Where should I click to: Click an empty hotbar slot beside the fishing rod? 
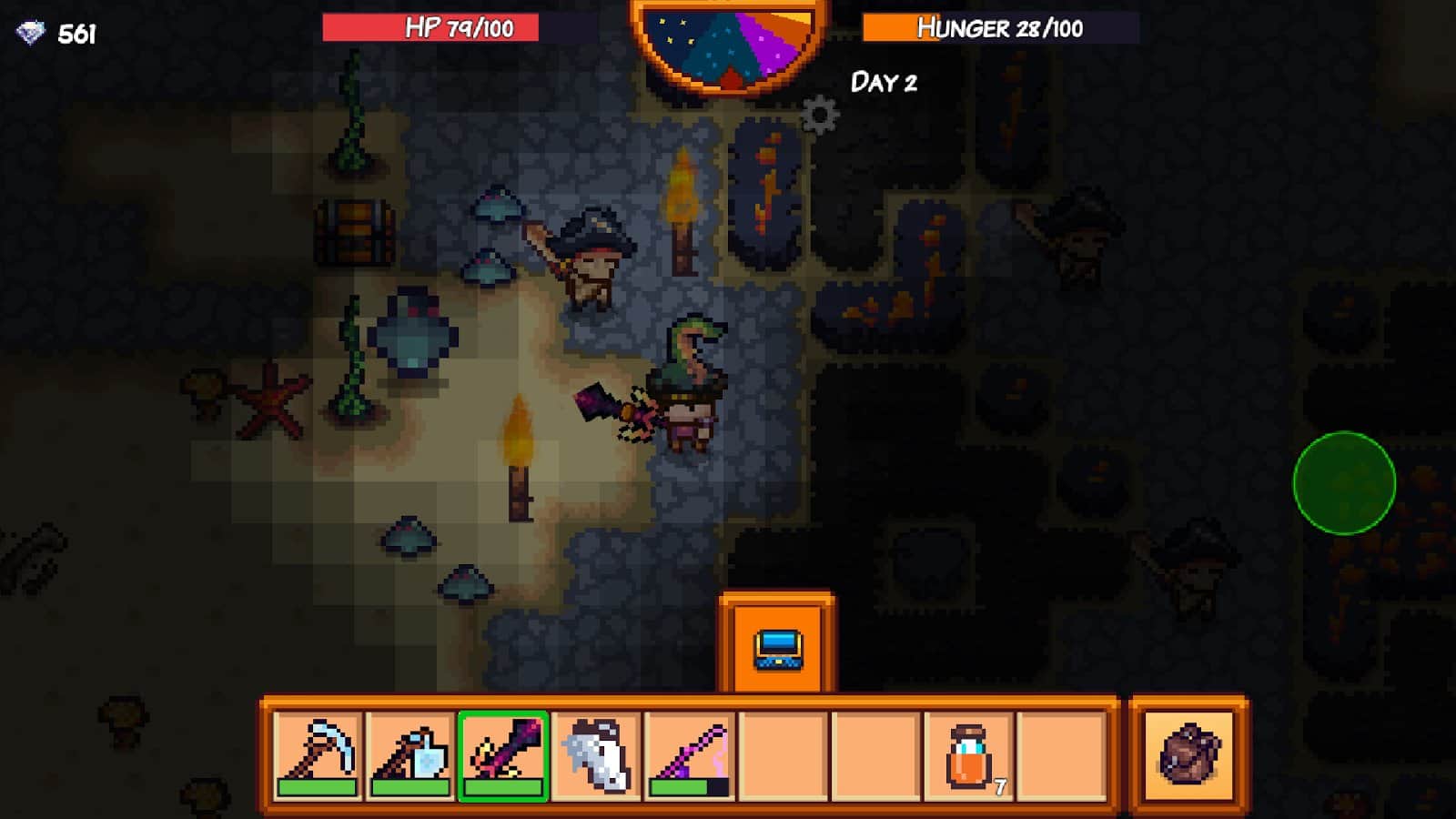[784, 755]
